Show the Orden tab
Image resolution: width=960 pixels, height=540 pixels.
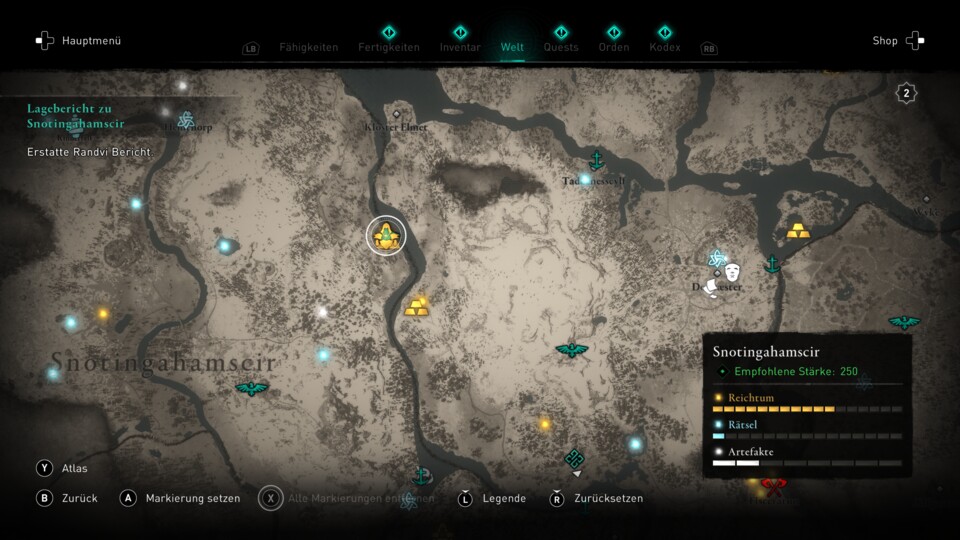pyautogui.click(x=613, y=47)
